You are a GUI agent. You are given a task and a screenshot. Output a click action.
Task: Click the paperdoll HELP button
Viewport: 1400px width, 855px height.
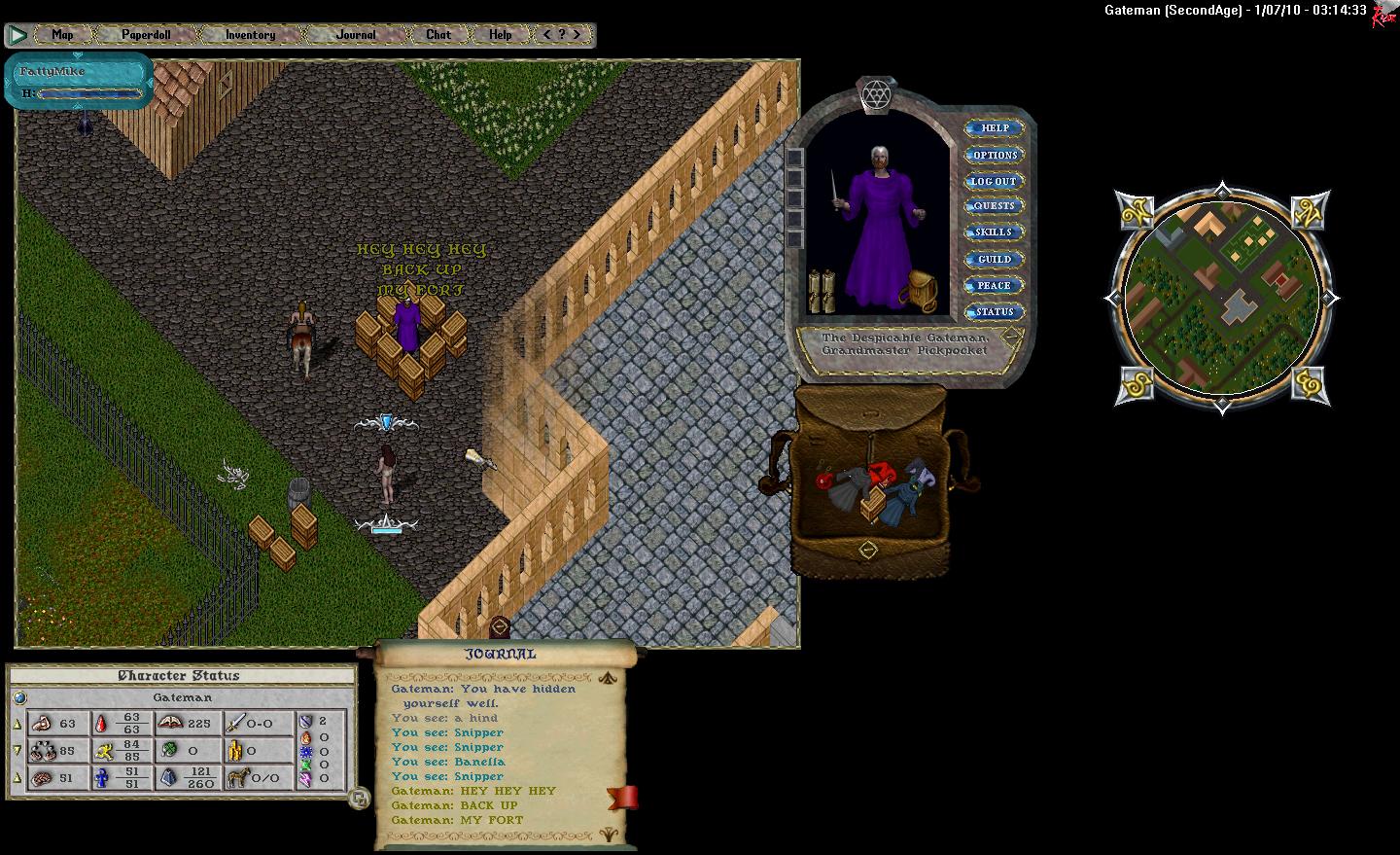tap(994, 128)
